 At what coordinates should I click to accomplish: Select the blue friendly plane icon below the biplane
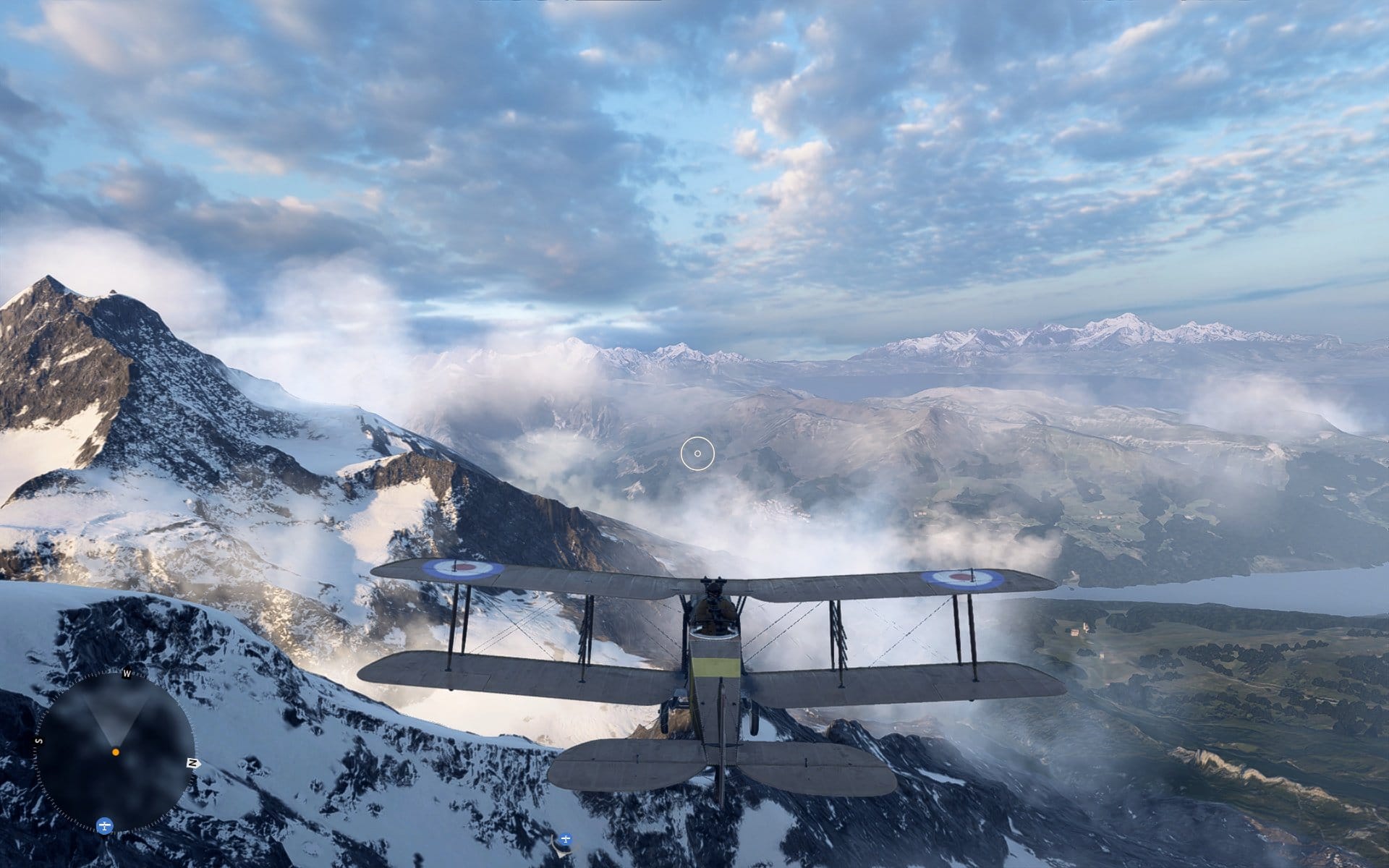[566, 840]
